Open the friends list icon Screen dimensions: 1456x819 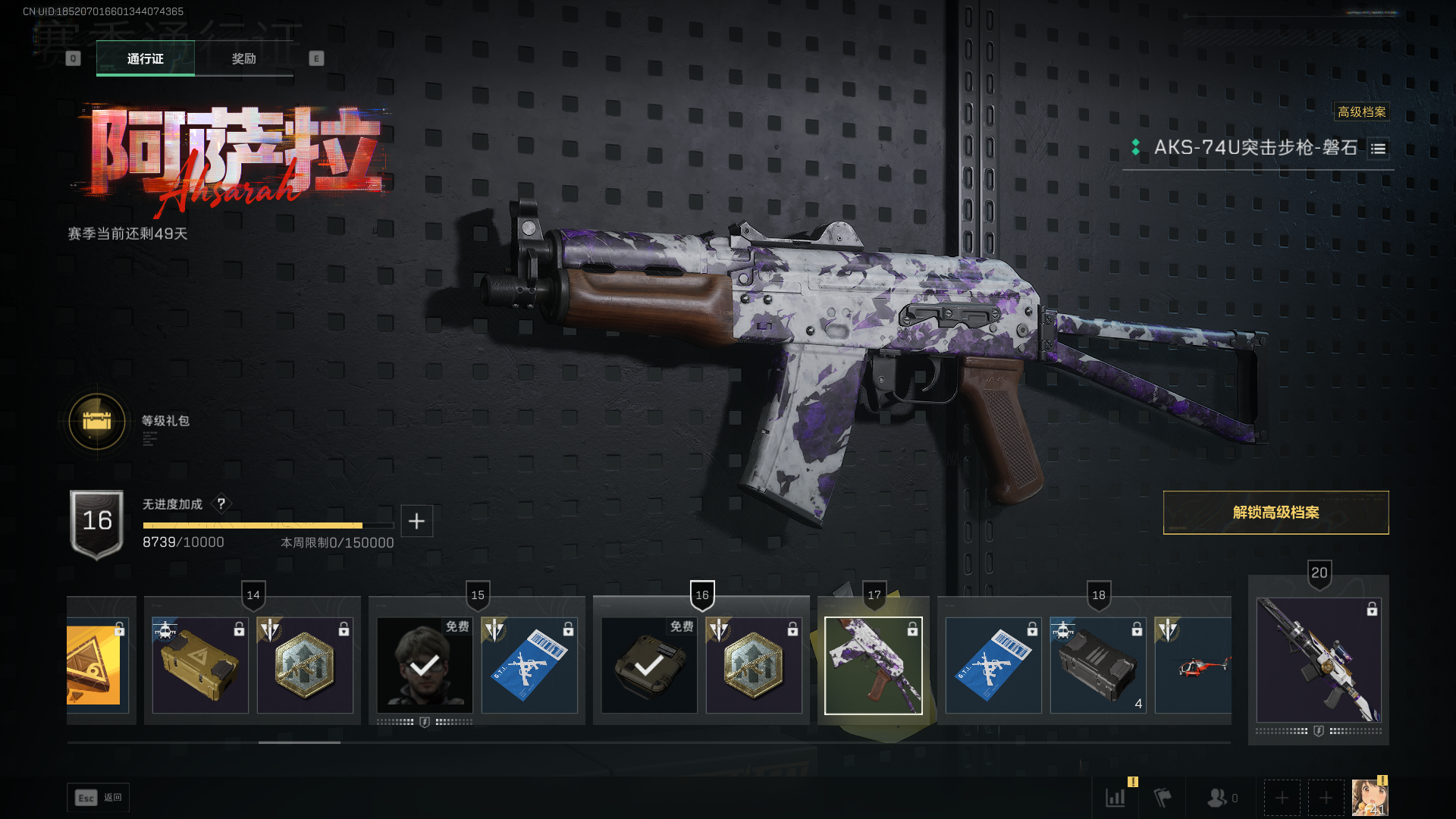click(x=1219, y=798)
